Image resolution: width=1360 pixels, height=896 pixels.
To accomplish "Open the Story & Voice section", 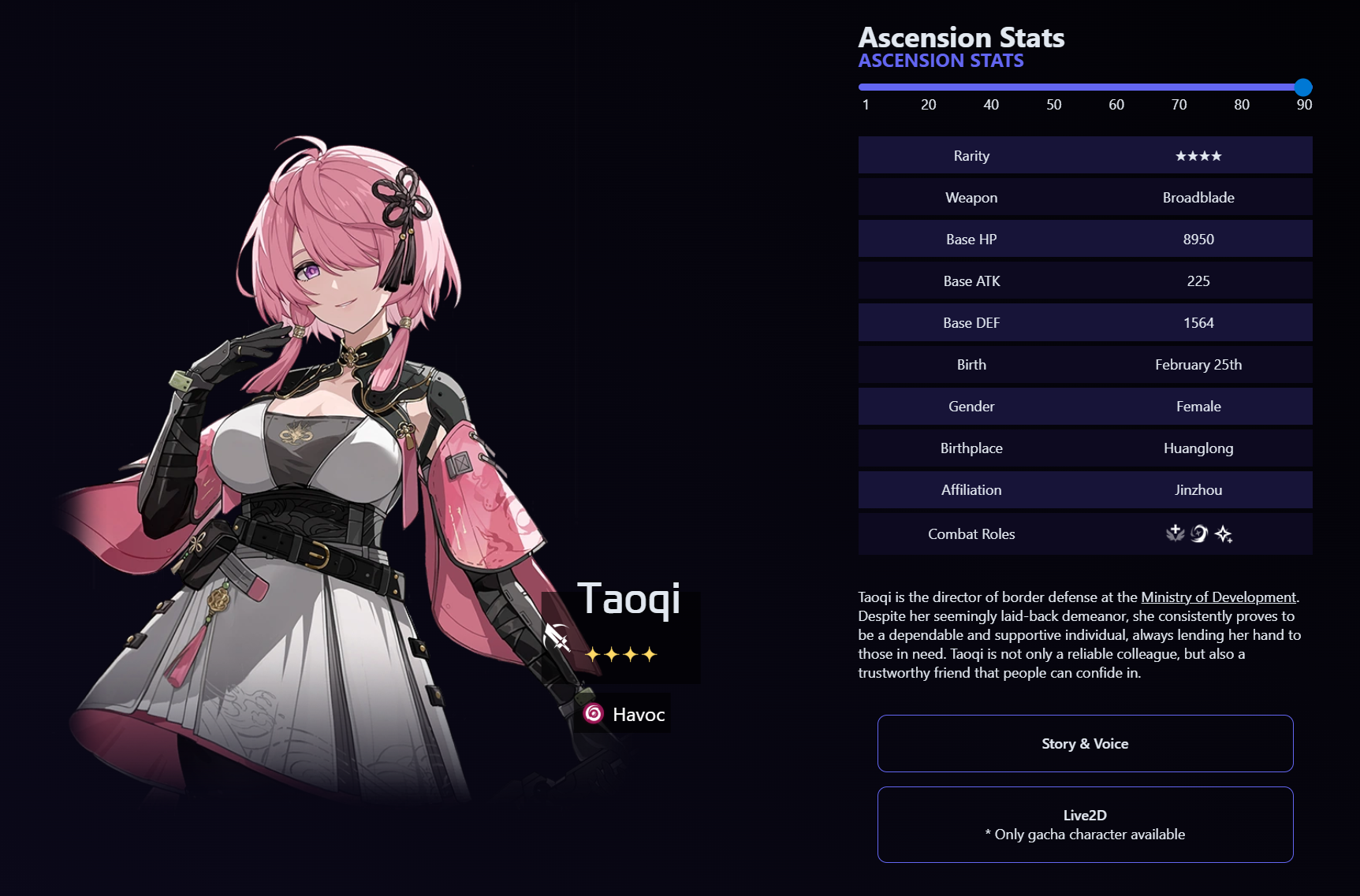I will click(x=1085, y=743).
